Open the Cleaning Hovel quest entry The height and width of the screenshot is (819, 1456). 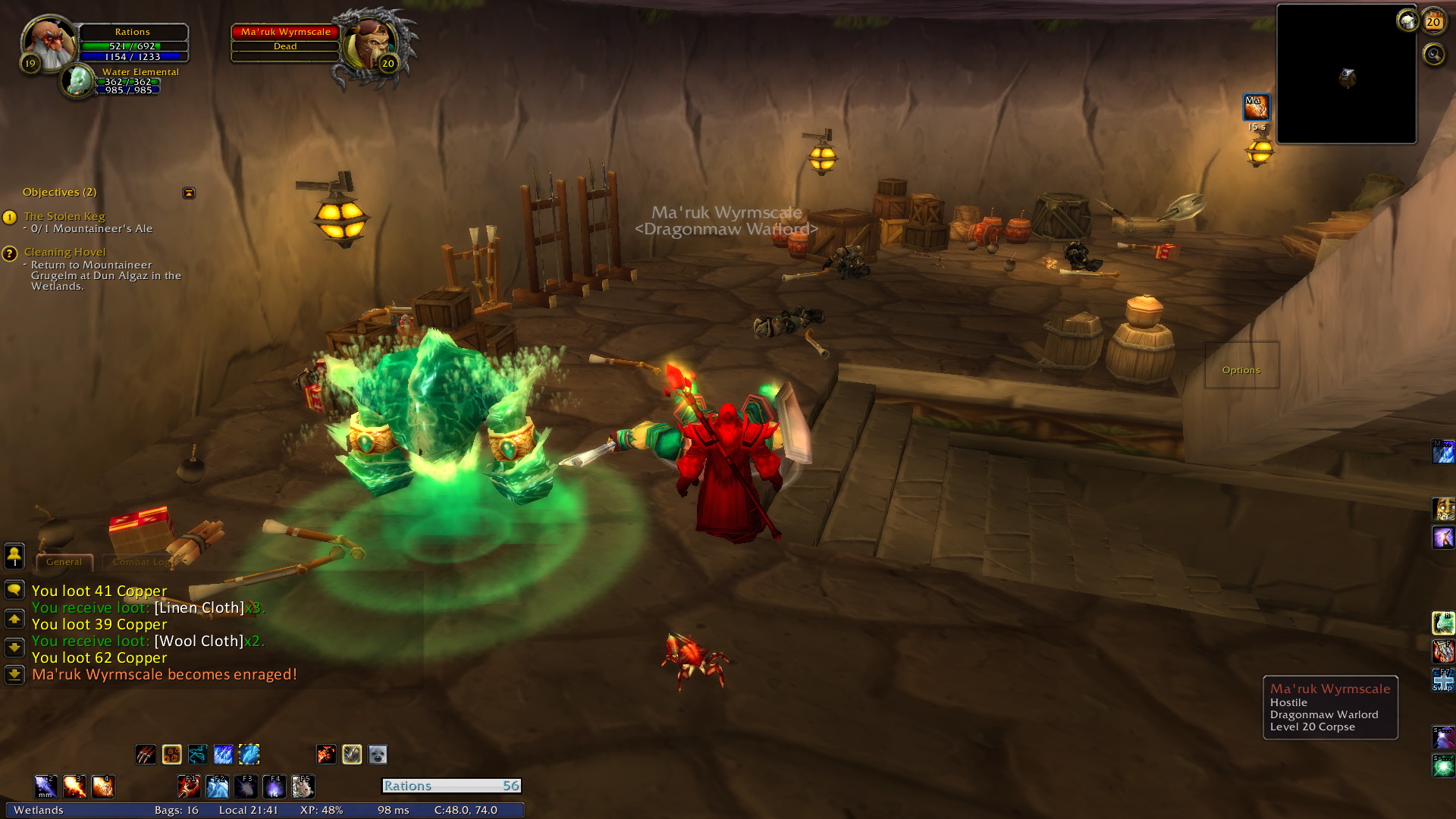[64, 252]
